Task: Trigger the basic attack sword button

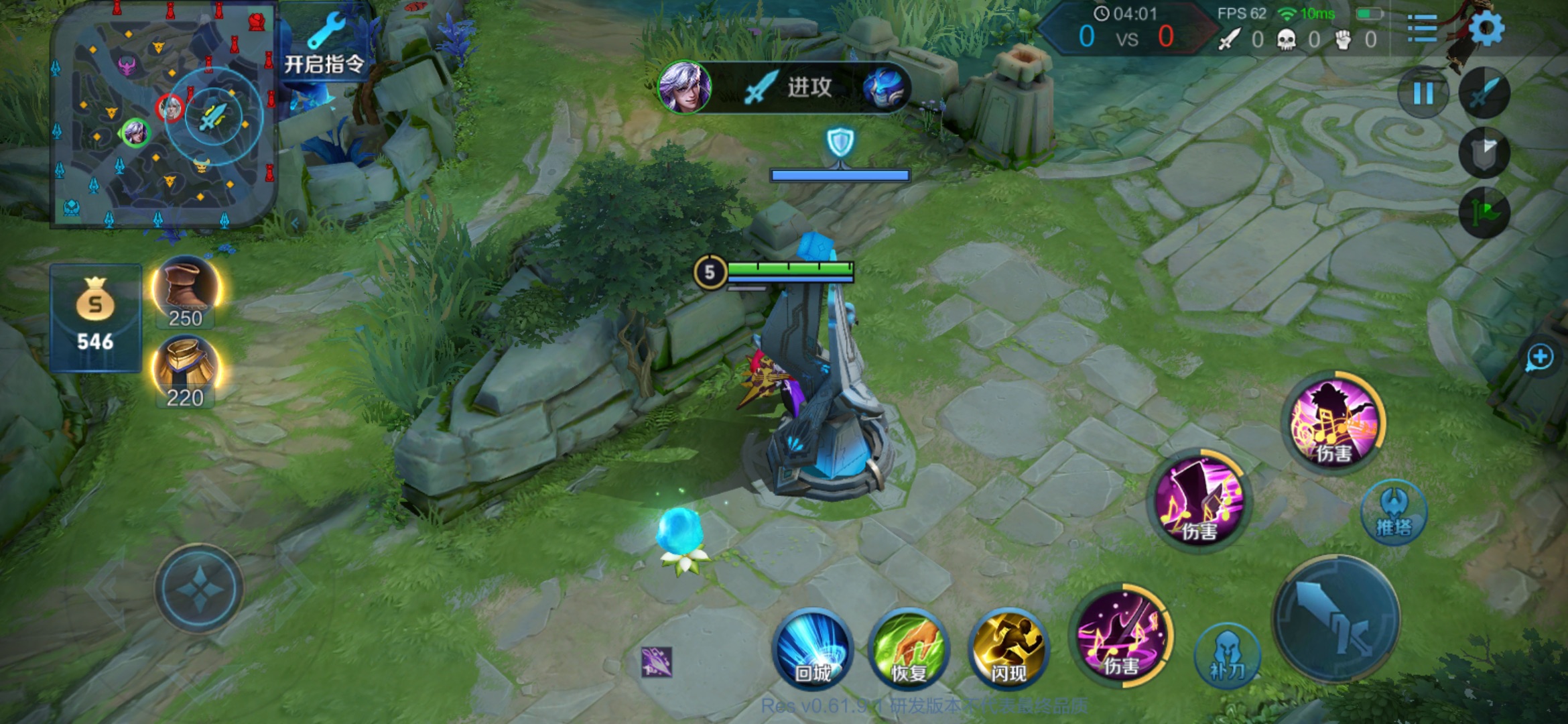Action: 1336,619
